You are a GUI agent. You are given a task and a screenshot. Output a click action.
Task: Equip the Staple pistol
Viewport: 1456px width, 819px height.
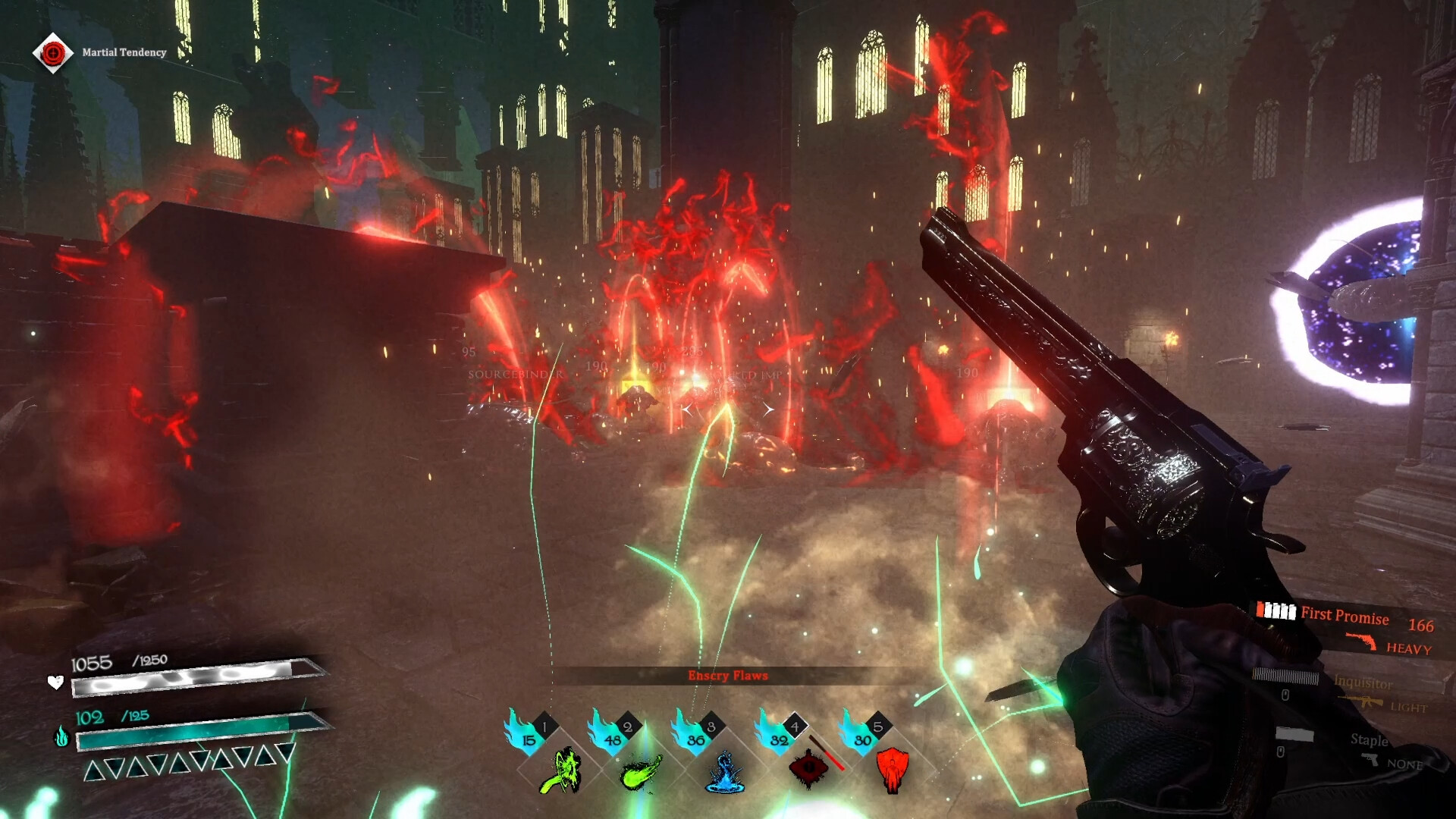(1369, 741)
